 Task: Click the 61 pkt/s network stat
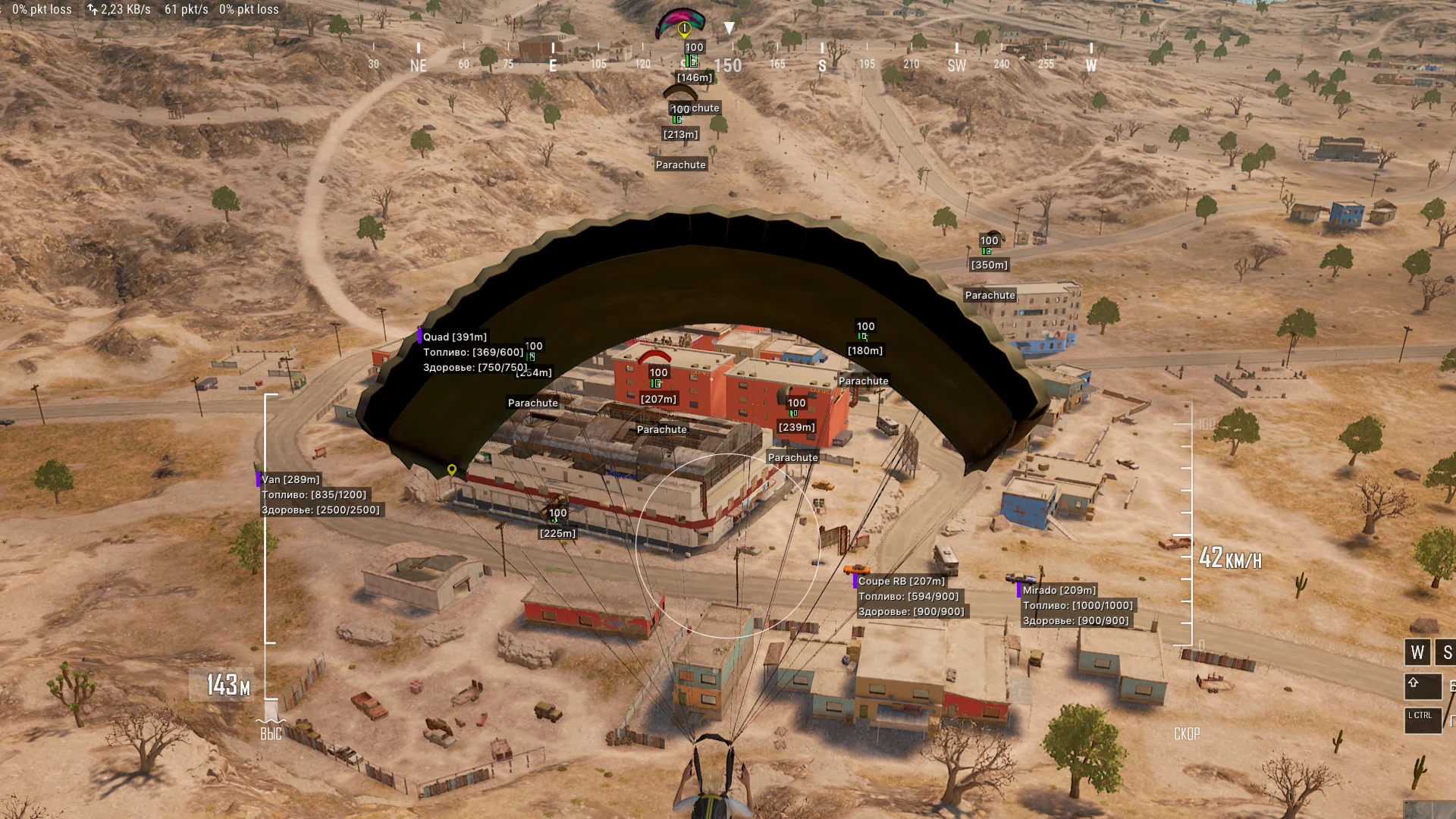(182, 10)
